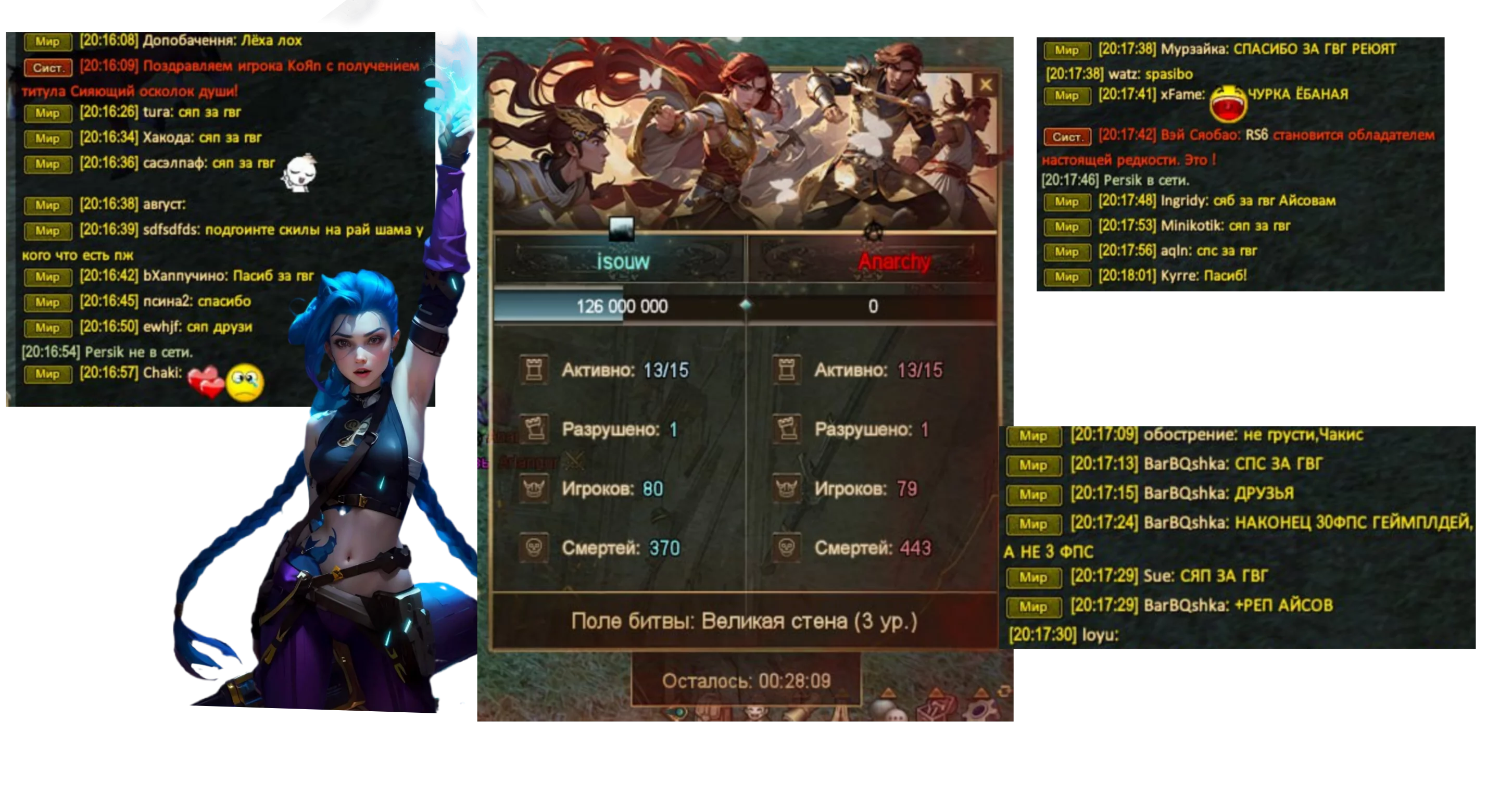Select Ingridy's chat message
The height and width of the screenshot is (794, 1512).
click(x=1248, y=201)
